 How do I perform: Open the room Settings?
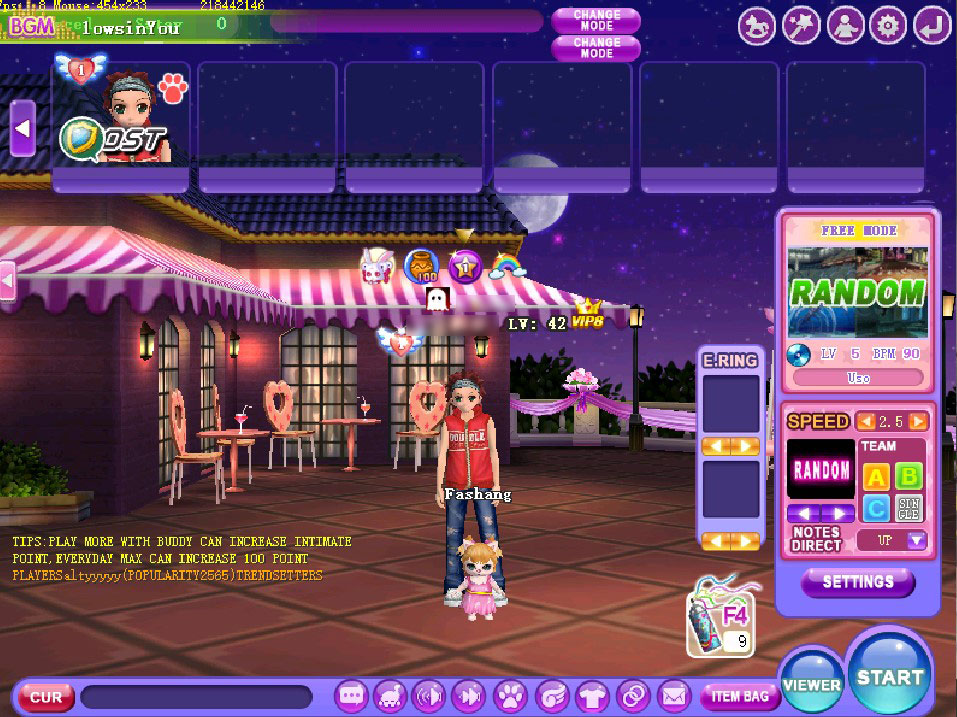tap(858, 581)
